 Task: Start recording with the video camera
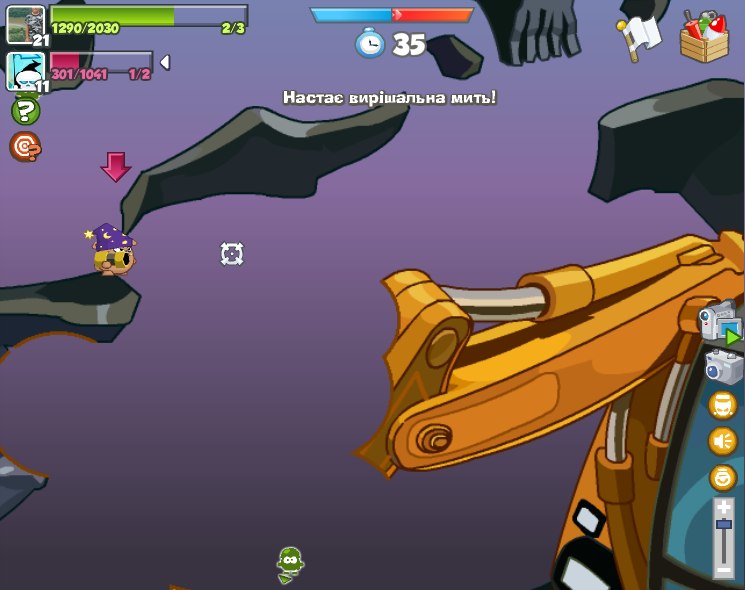(720, 322)
